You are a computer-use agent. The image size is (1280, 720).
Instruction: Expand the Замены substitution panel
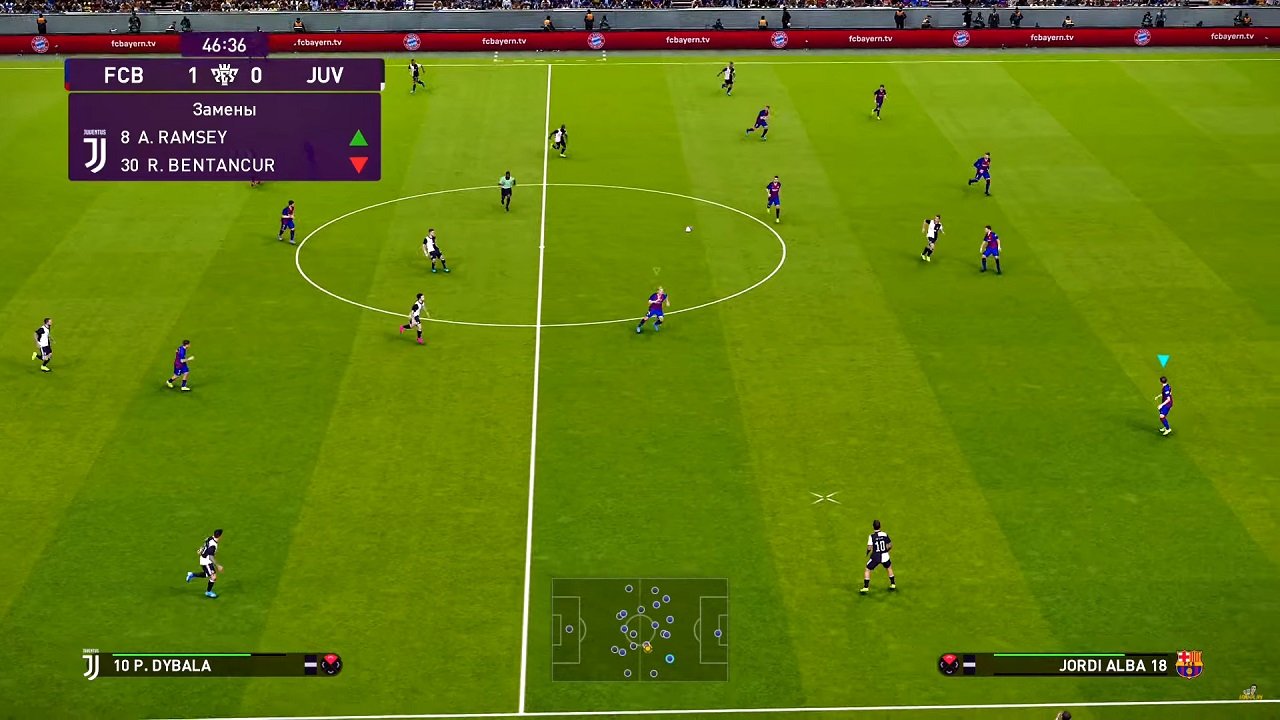coord(224,110)
